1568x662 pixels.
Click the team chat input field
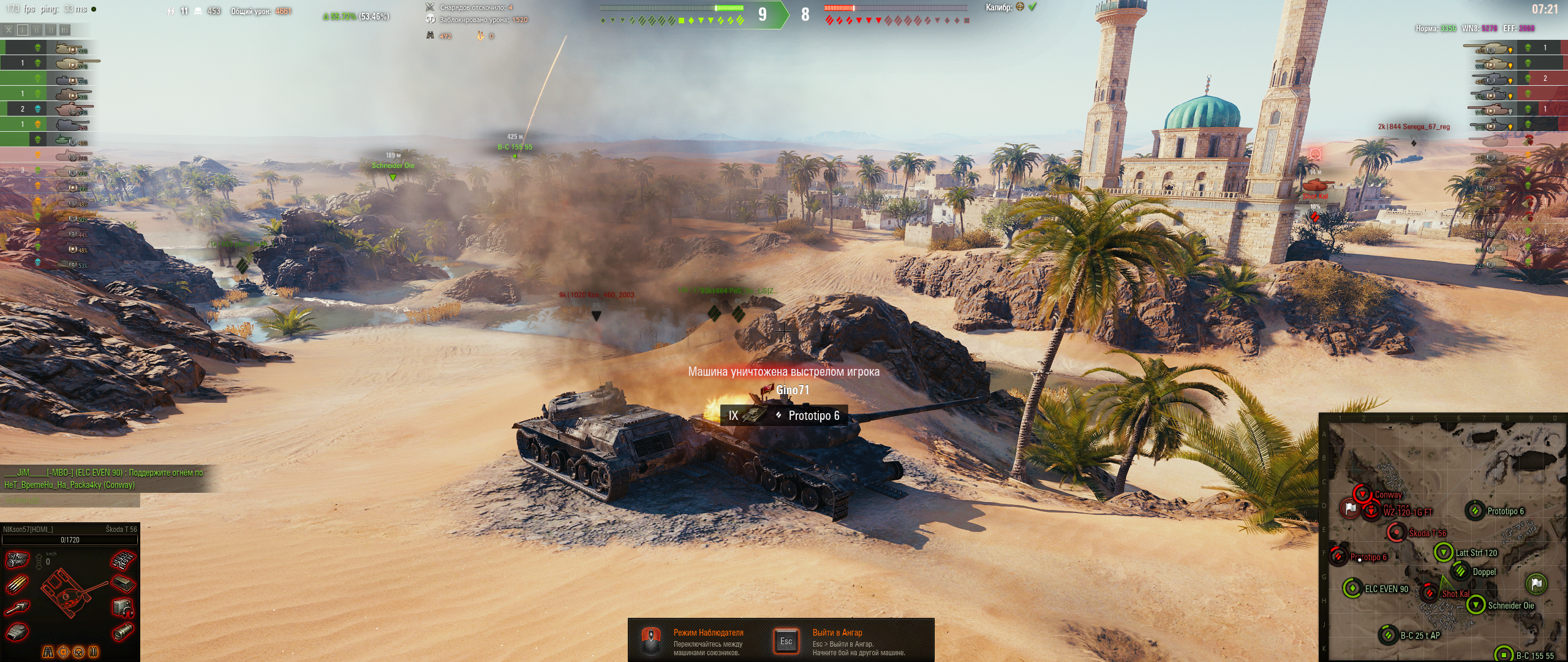coord(70,501)
